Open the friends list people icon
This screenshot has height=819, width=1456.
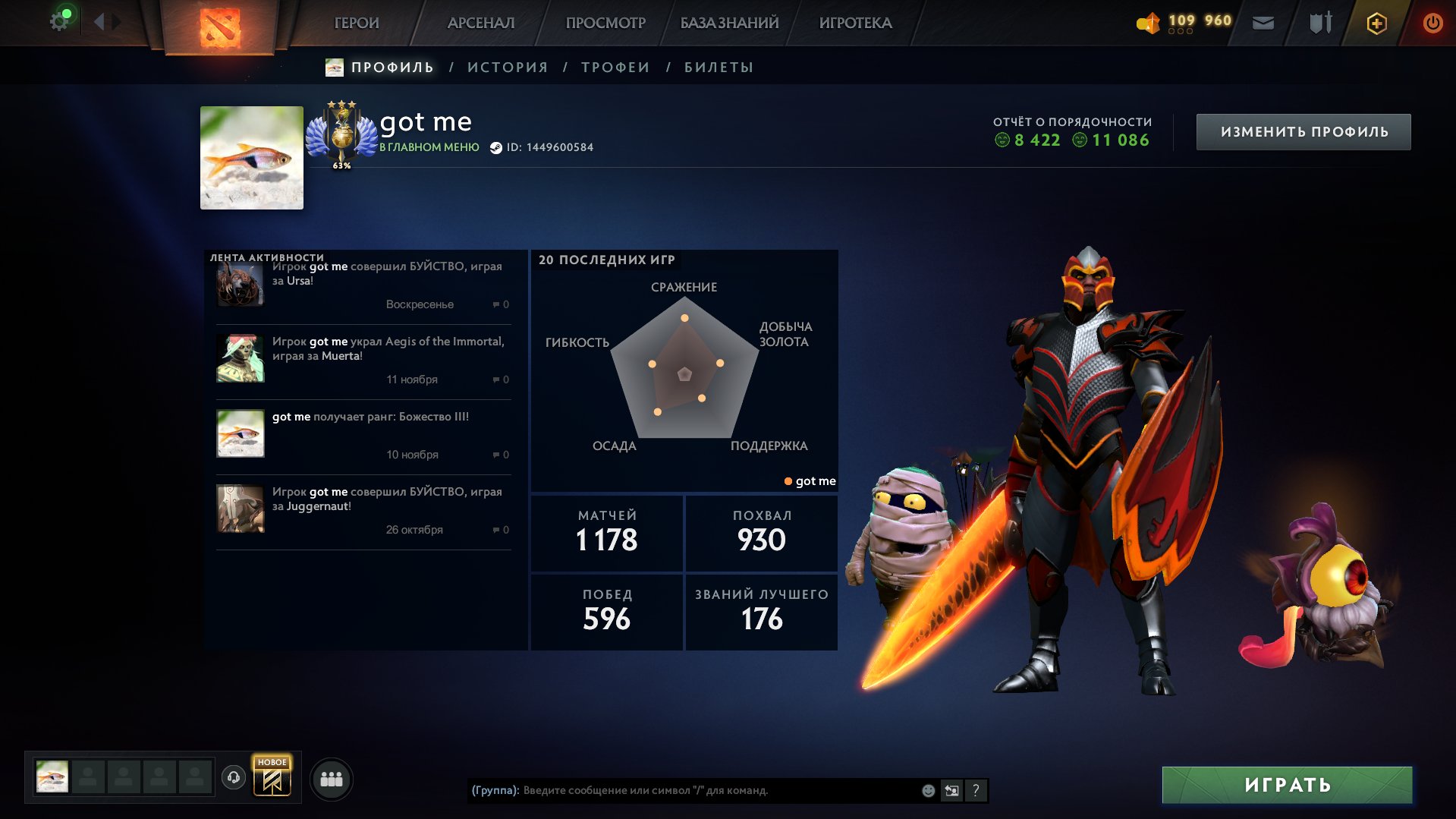pyautogui.click(x=330, y=777)
